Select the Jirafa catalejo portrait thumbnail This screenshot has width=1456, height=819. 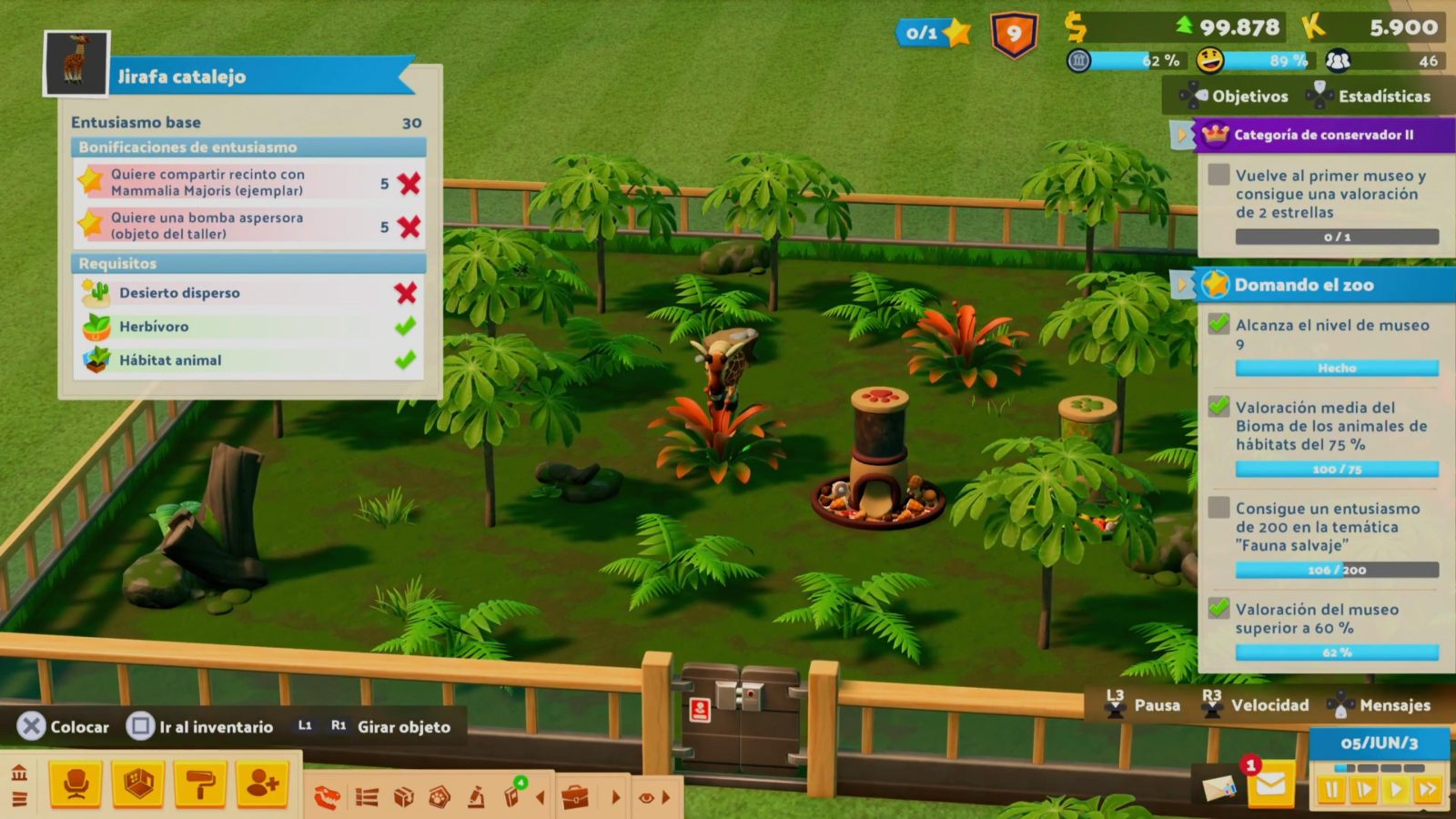point(76,64)
